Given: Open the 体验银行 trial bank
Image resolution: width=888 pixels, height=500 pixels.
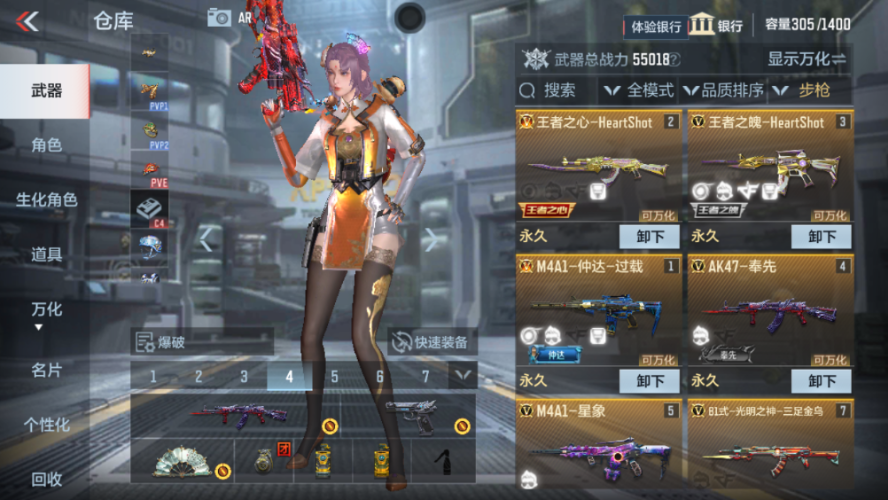Looking at the screenshot, I should [x=656, y=26].
